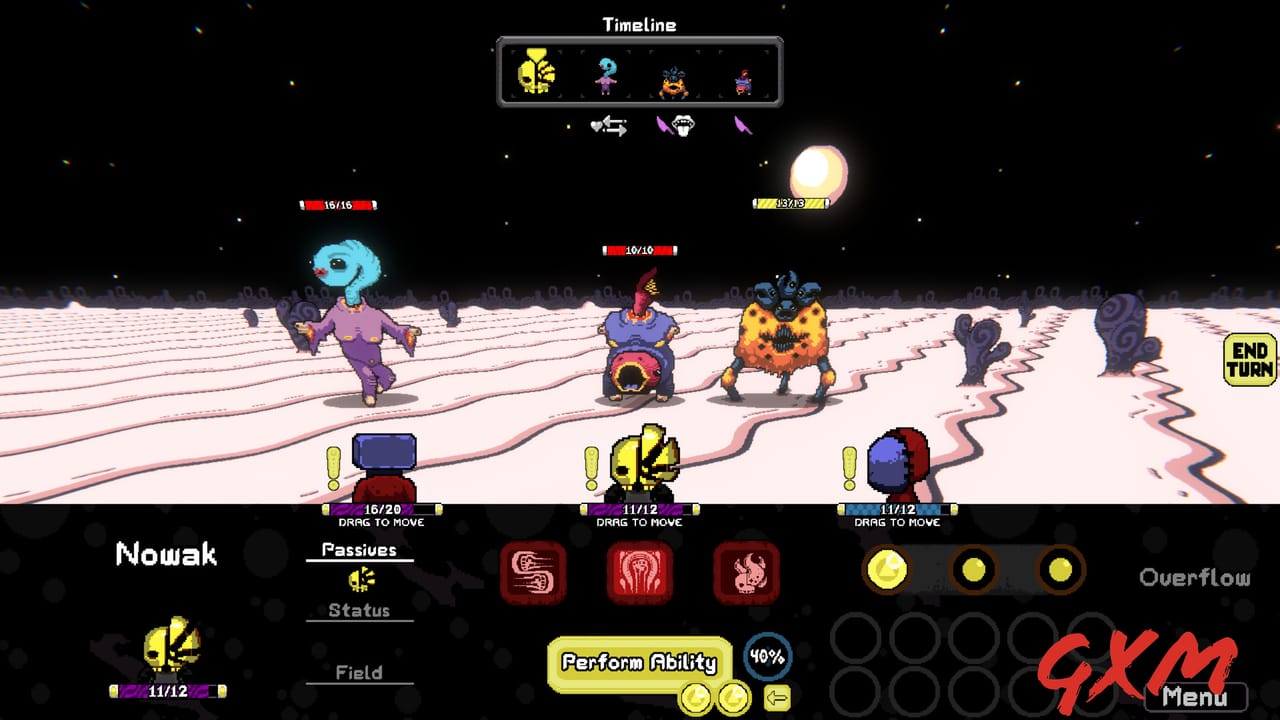Click the orange crab enemy's Timeline portrait

(672, 80)
